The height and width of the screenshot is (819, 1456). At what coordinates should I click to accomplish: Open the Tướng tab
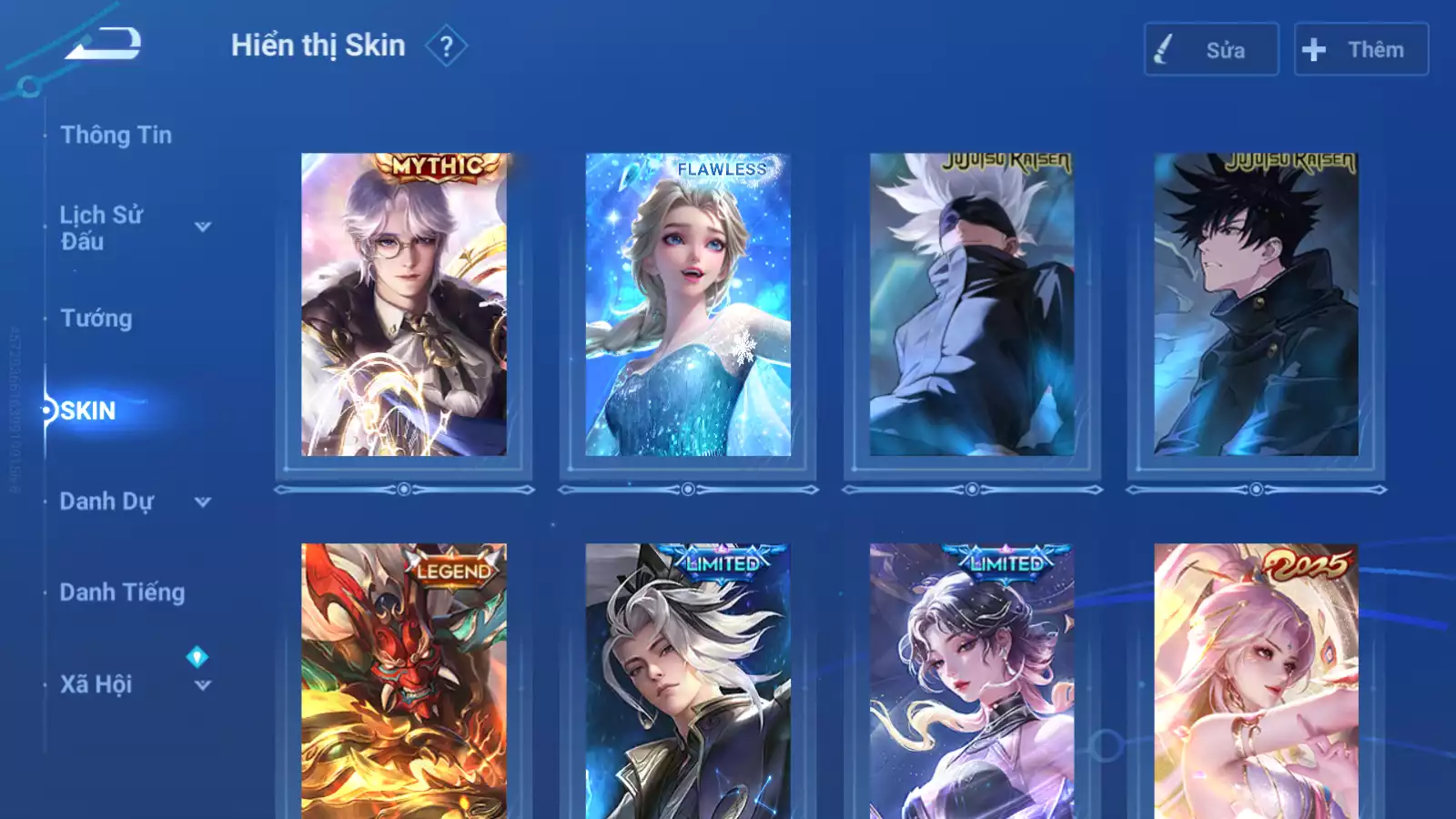pyautogui.click(x=96, y=318)
